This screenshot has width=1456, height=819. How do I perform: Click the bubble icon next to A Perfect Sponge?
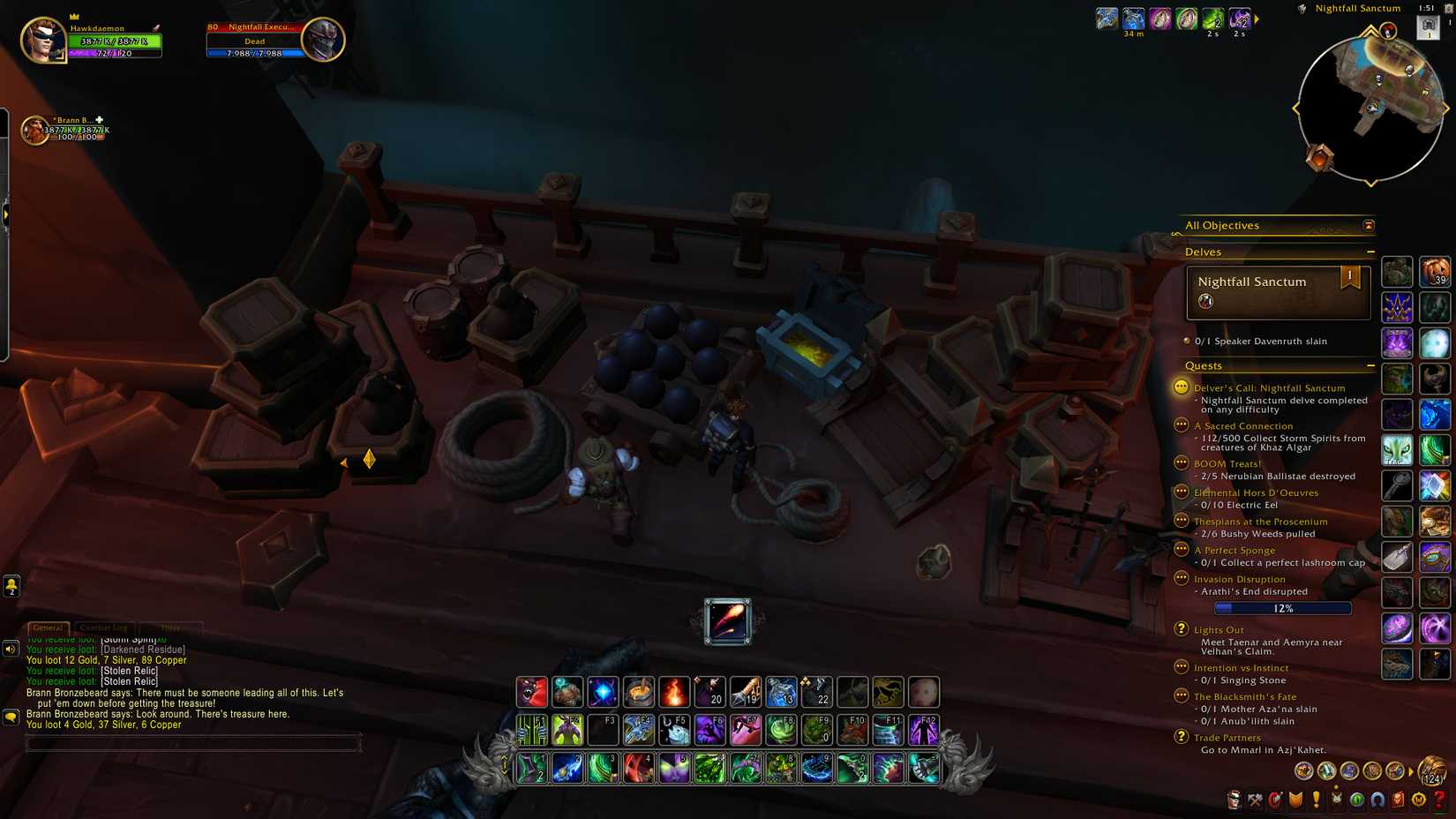(1181, 549)
